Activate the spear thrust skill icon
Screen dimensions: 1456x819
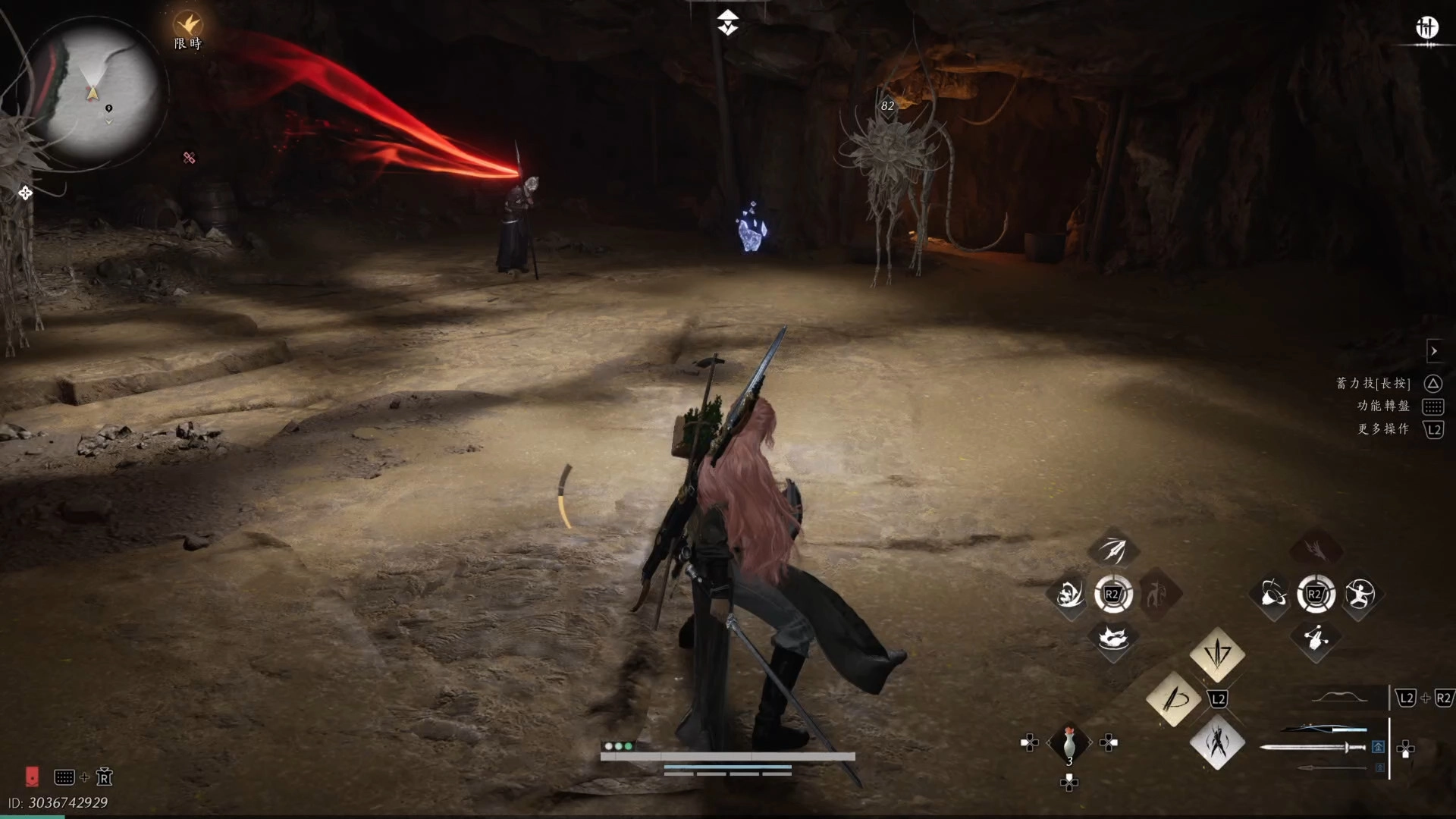click(1112, 550)
